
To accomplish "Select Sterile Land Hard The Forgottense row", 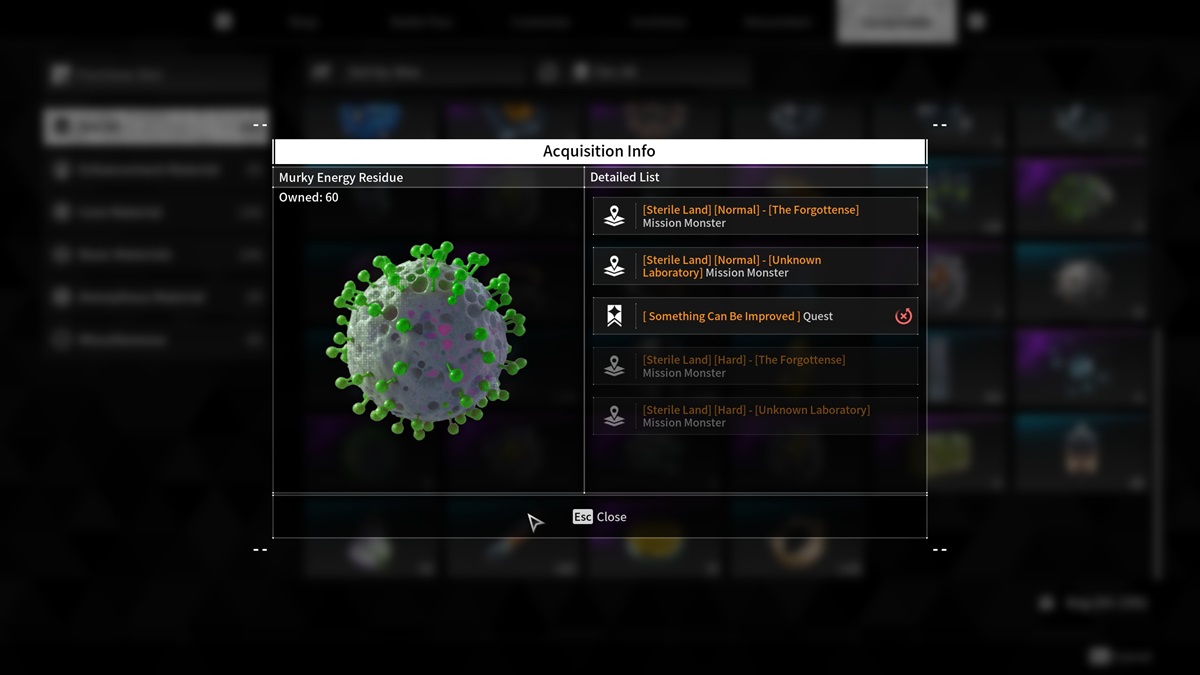I will pyautogui.click(x=755, y=366).
